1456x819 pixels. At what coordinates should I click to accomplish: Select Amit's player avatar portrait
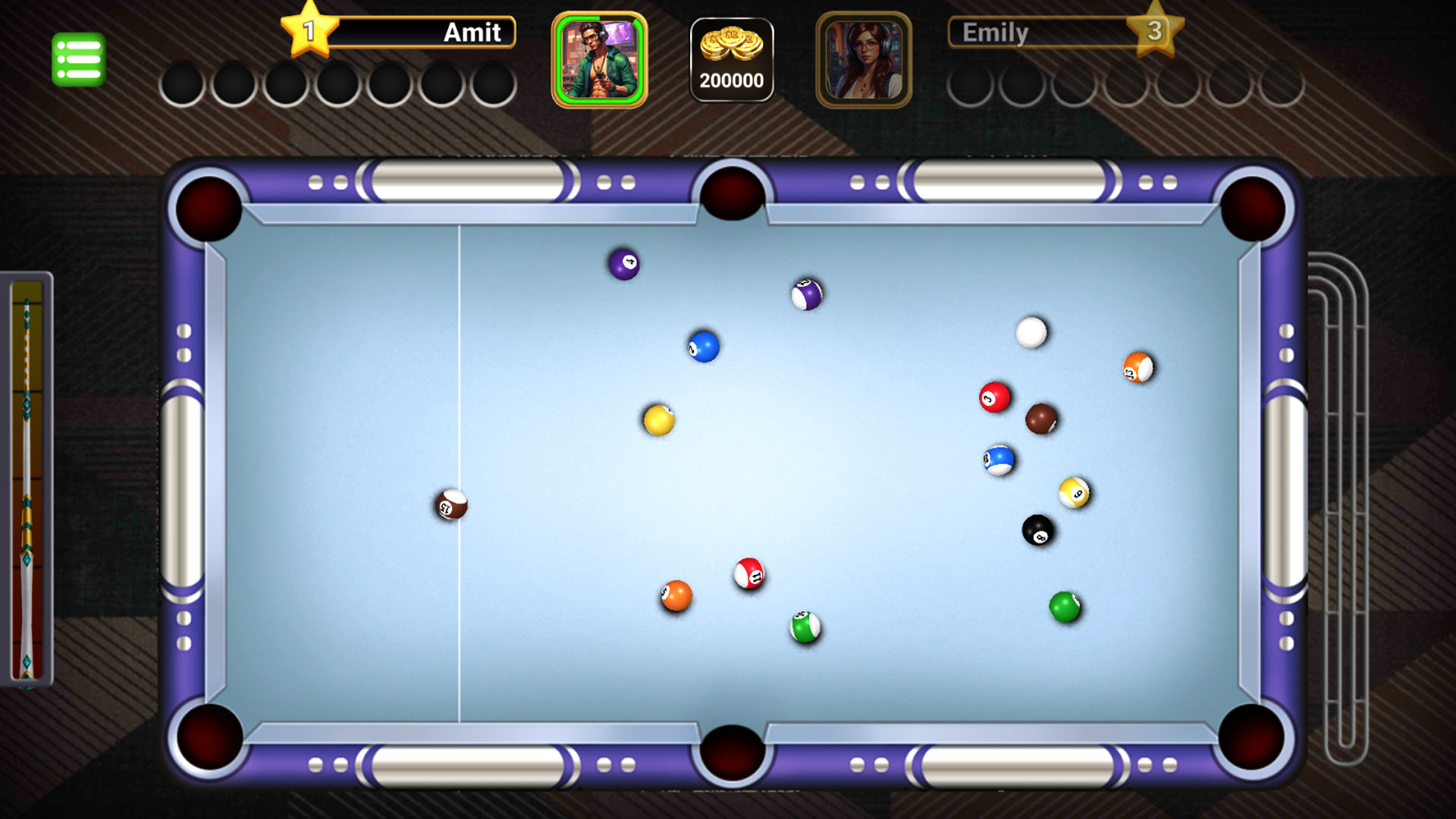point(598,59)
